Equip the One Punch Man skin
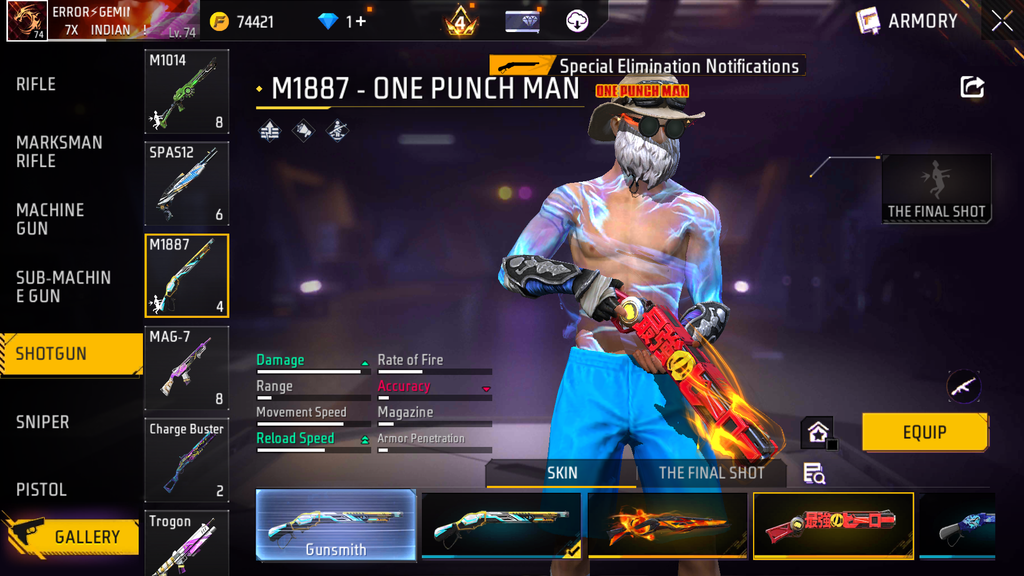Screen dimensions: 1024x576 925,432
